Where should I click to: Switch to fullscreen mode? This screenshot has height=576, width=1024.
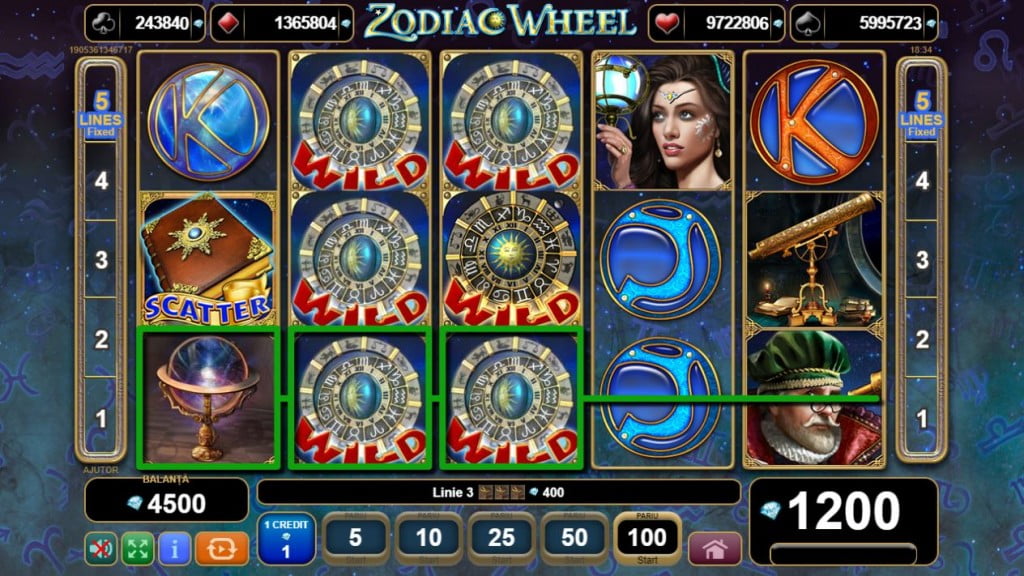click(x=137, y=548)
